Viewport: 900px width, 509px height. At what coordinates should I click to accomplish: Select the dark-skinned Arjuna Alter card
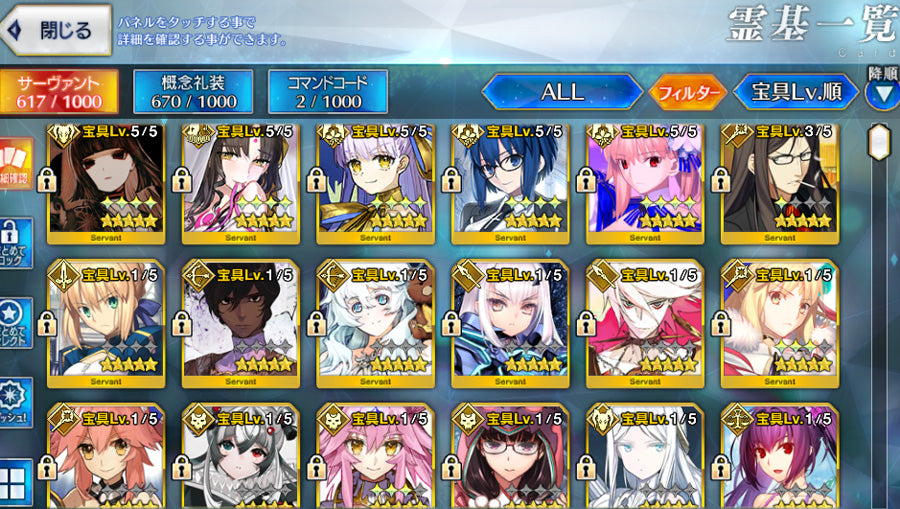click(x=240, y=322)
